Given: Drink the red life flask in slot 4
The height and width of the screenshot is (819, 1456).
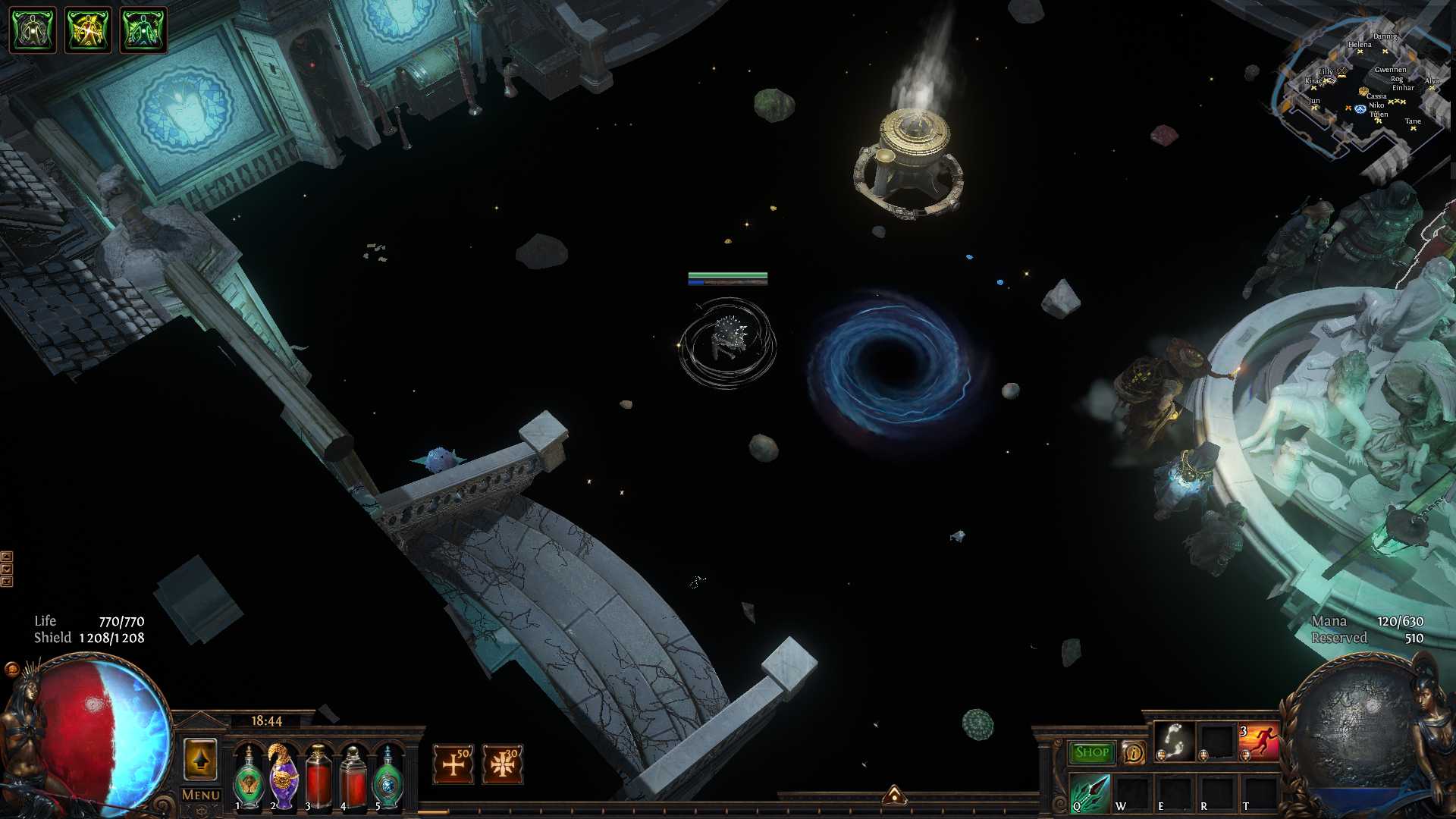Looking at the screenshot, I should coord(353,778).
